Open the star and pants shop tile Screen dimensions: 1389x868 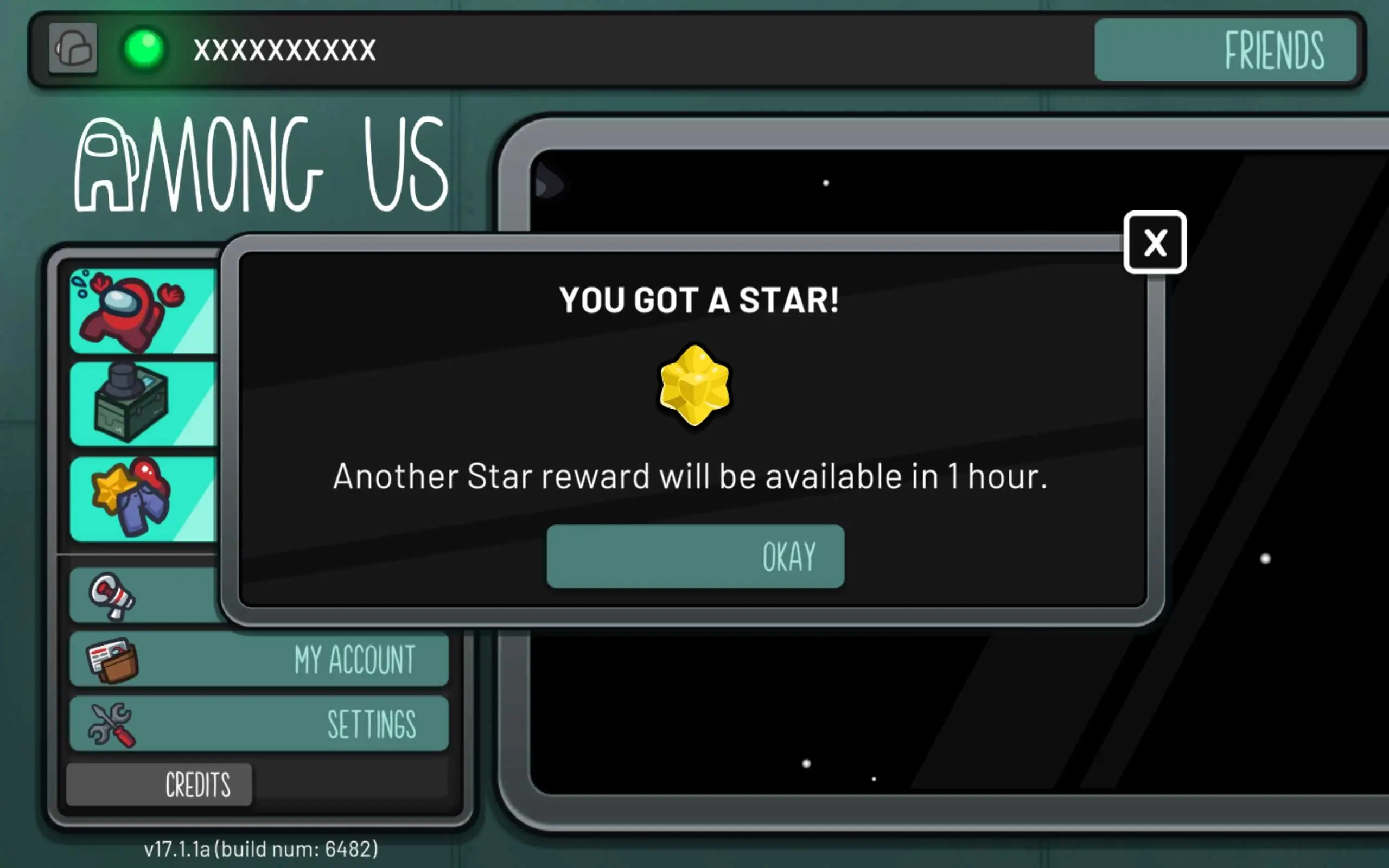142,499
